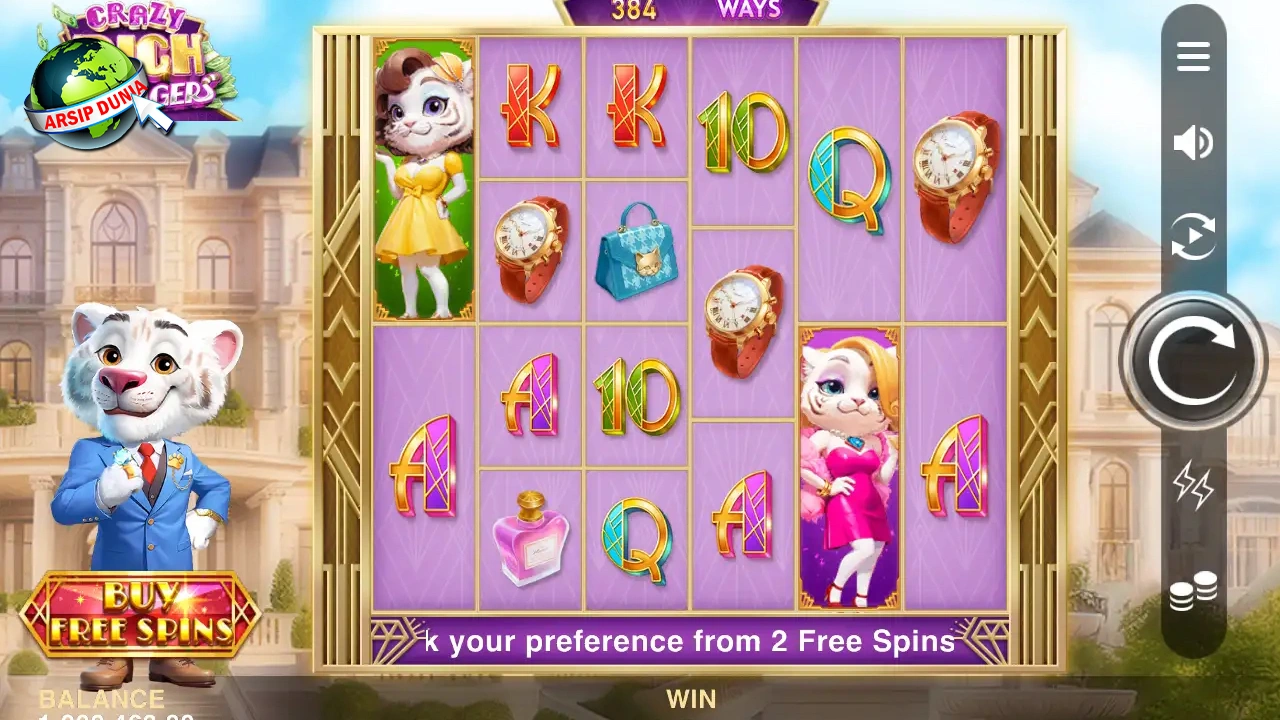Click the Buy Free Spins button
This screenshot has height=720, width=1280.
coord(140,614)
